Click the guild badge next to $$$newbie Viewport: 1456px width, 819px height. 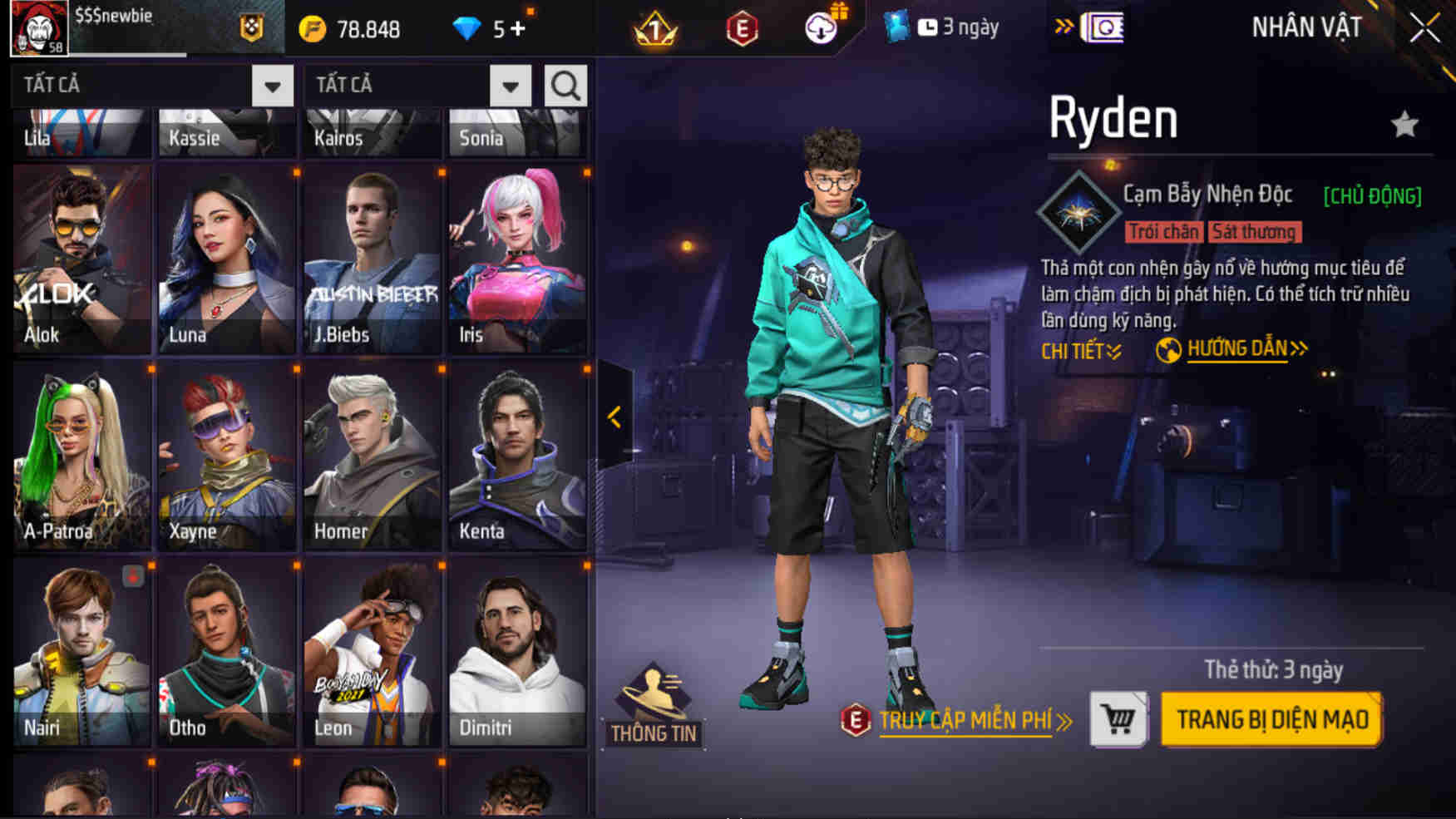[x=251, y=26]
